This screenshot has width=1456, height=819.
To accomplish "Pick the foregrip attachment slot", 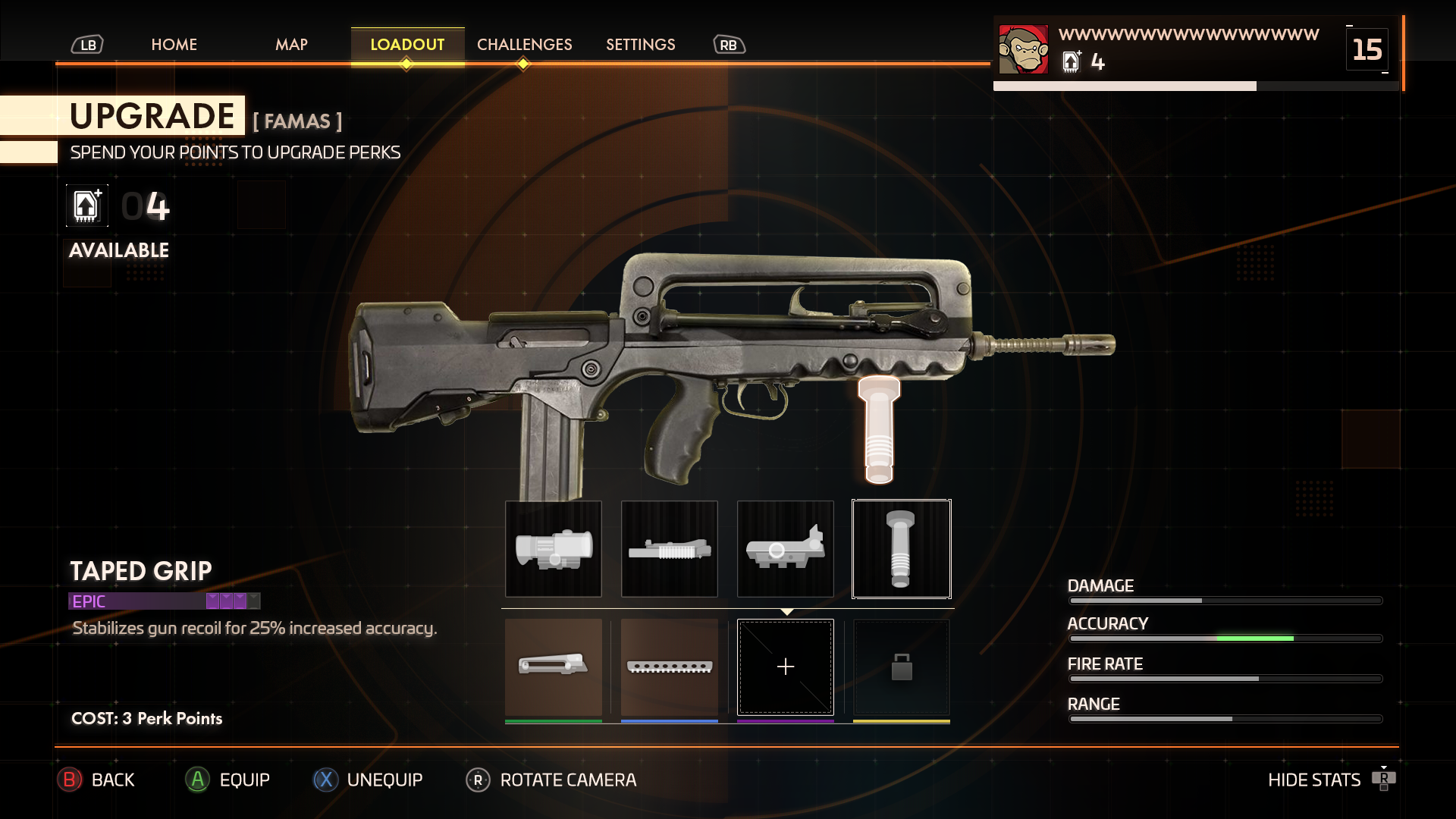I will [x=901, y=548].
